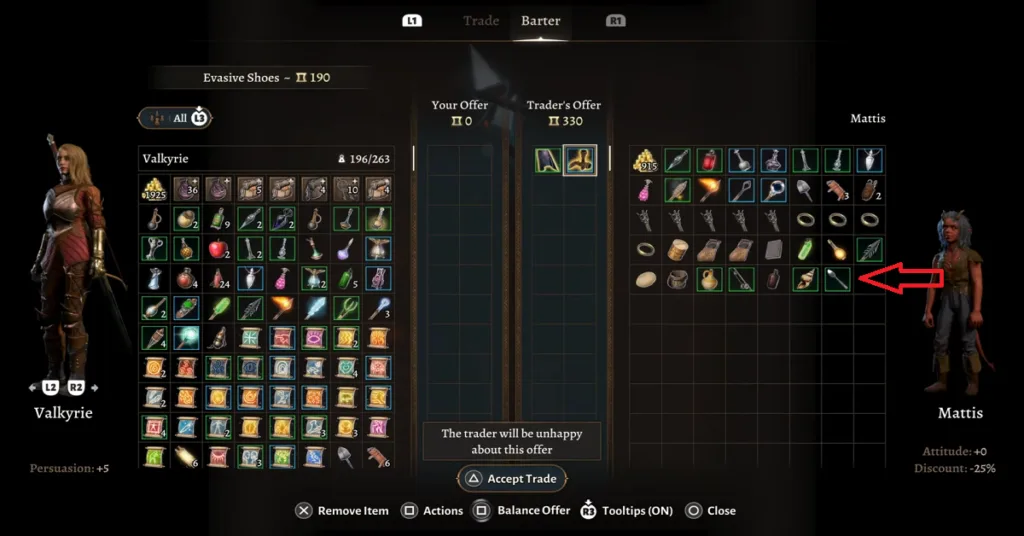This screenshot has width=1024, height=536.
Task: Open the All inventory filter
Action: coord(175,118)
